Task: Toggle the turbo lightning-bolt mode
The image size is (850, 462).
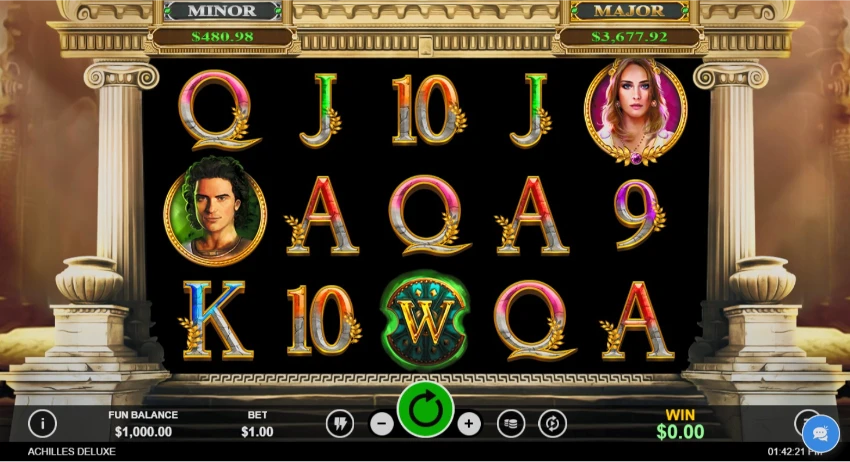Action: [x=340, y=424]
